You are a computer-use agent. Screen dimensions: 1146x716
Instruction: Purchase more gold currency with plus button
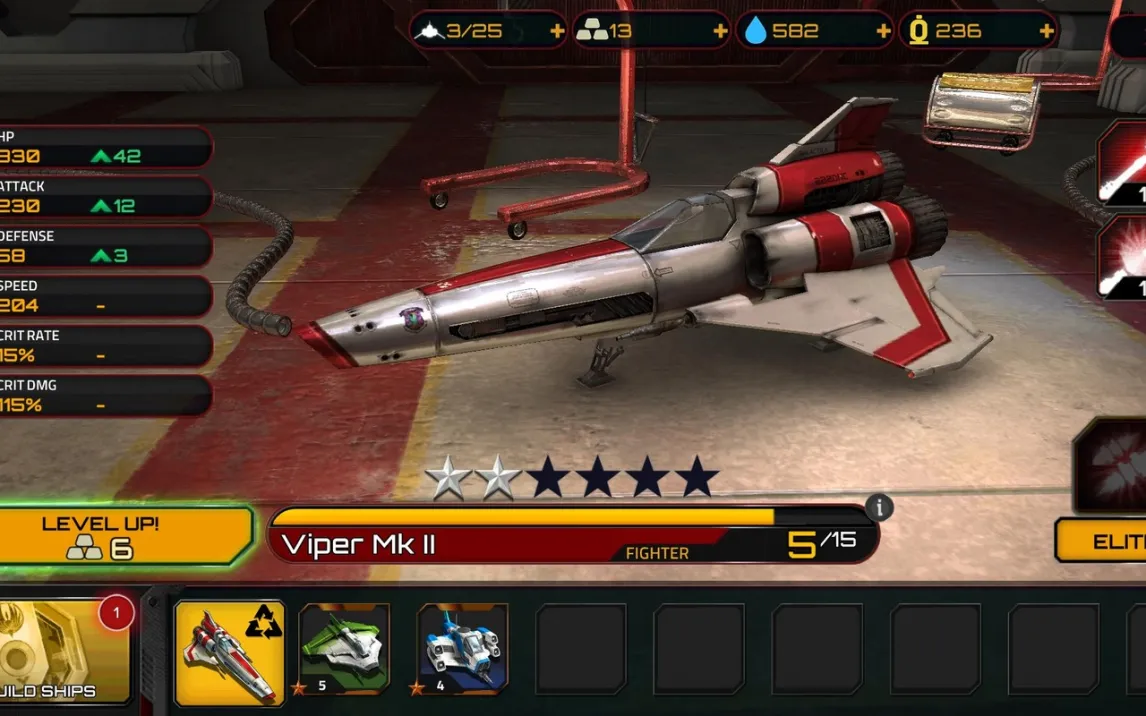pos(1046,31)
